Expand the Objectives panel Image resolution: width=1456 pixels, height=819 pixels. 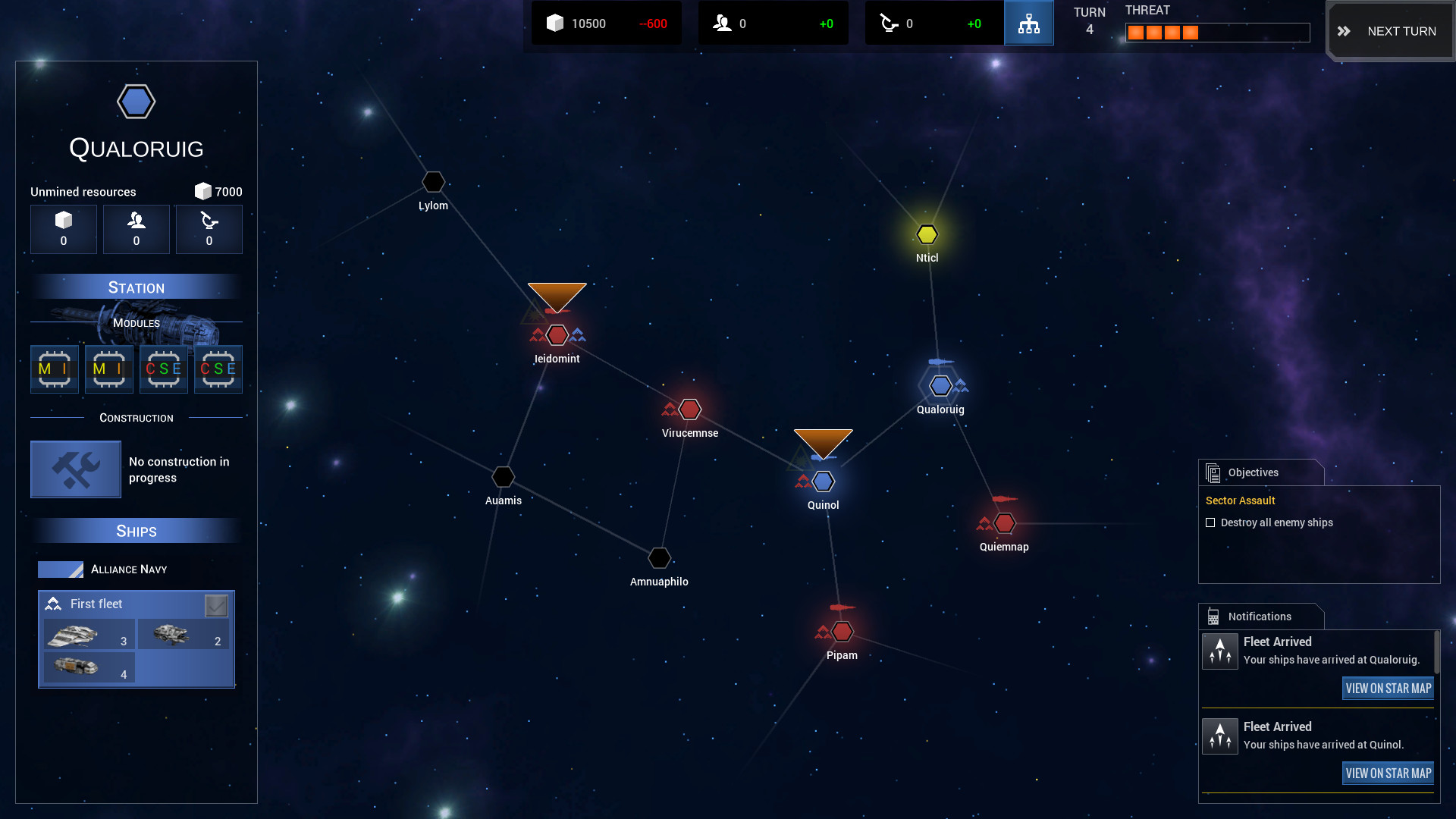(x=1253, y=472)
